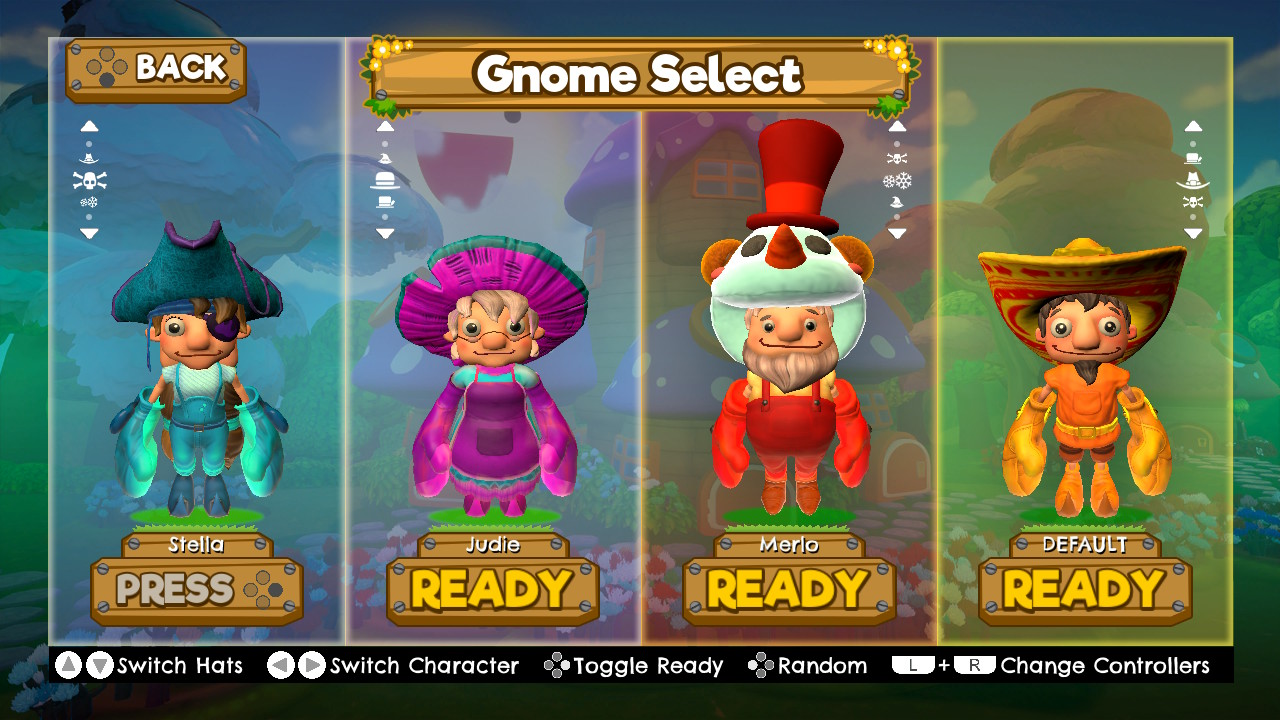The height and width of the screenshot is (720, 1280).
Task: Select the skull hat icon for the Default gnome
Action: tap(1192, 202)
